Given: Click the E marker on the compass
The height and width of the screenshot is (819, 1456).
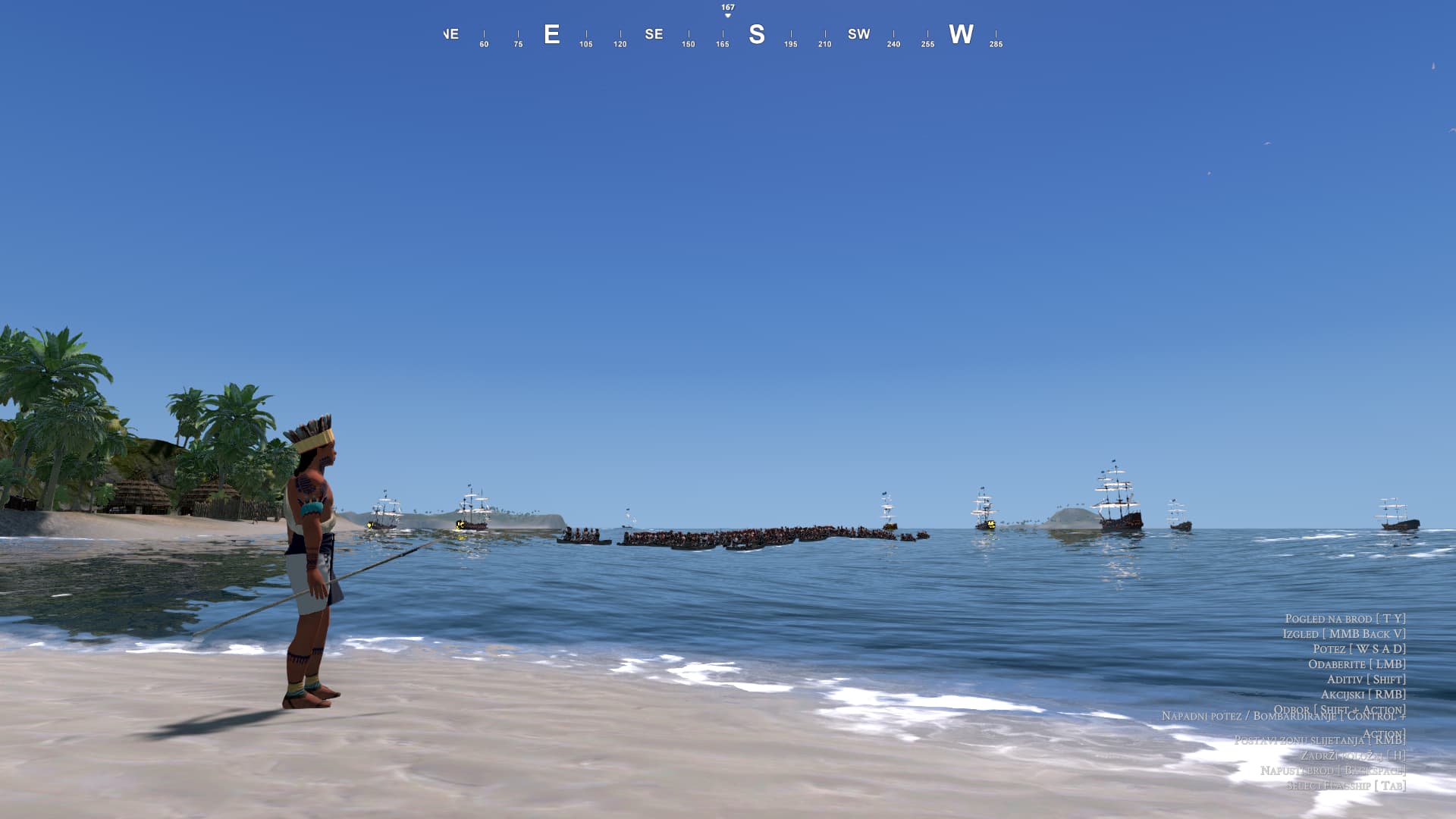Looking at the screenshot, I should click(552, 33).
